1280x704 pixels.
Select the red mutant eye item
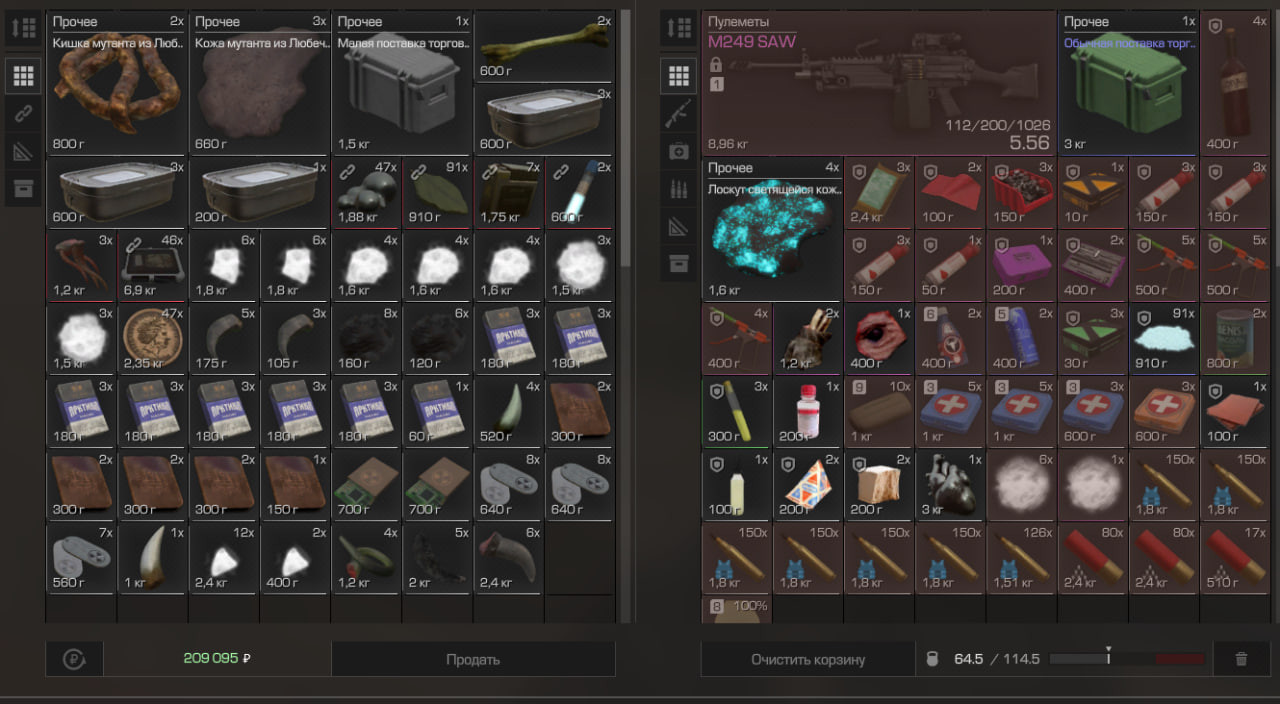(x=879, y=338)
